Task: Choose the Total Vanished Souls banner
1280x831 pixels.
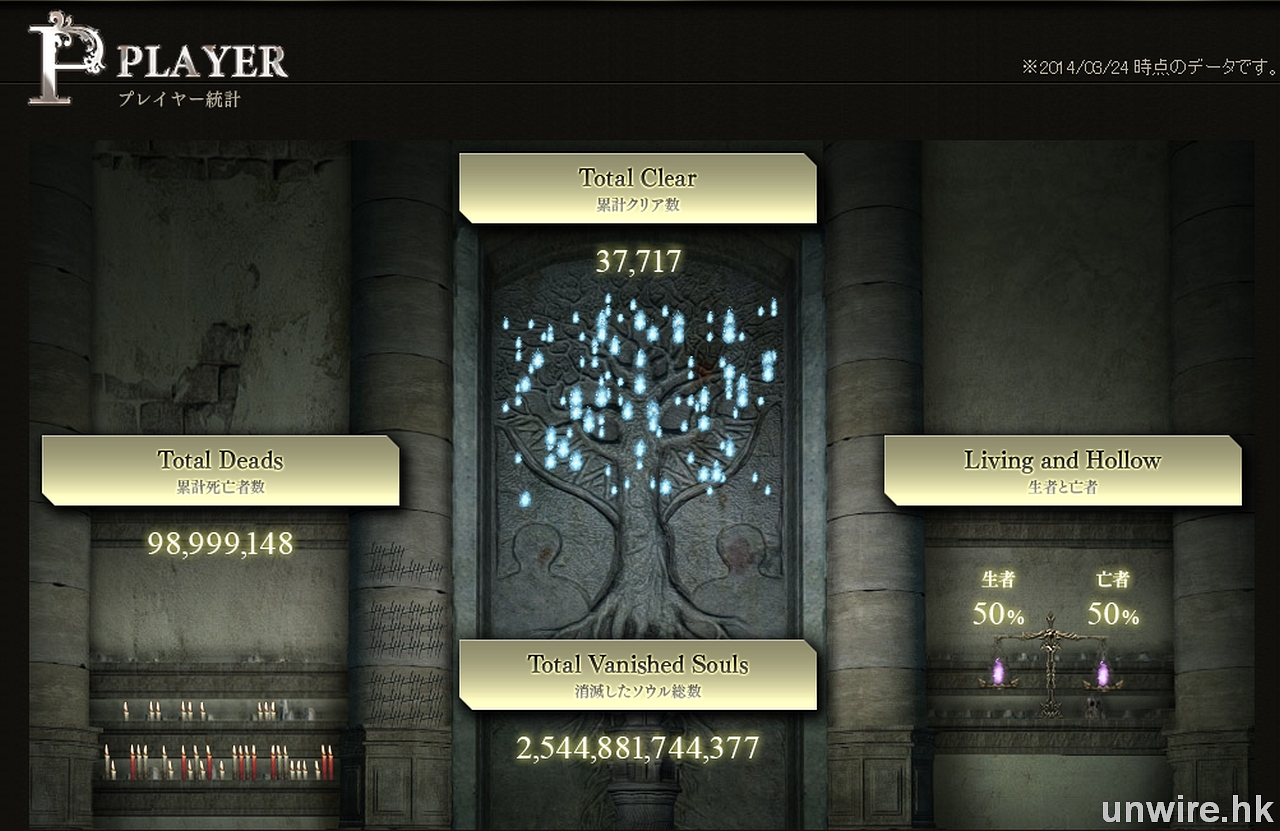Action: click(x=637, y=674)
